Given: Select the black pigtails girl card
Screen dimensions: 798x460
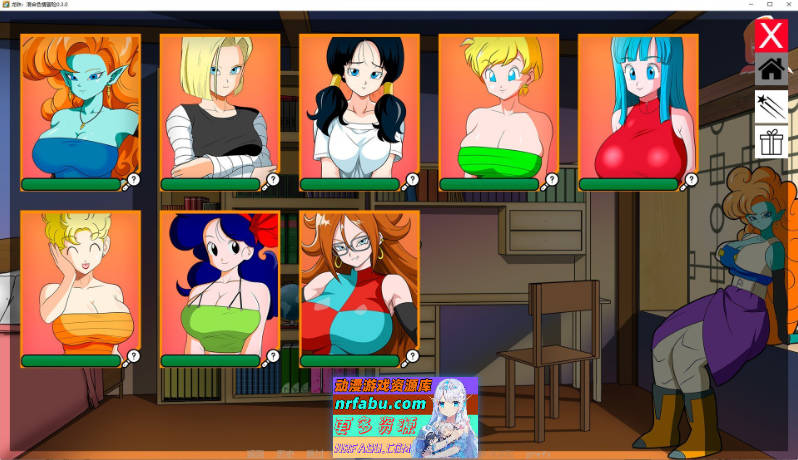Looking at the screenshot, I should click(359, 107).
